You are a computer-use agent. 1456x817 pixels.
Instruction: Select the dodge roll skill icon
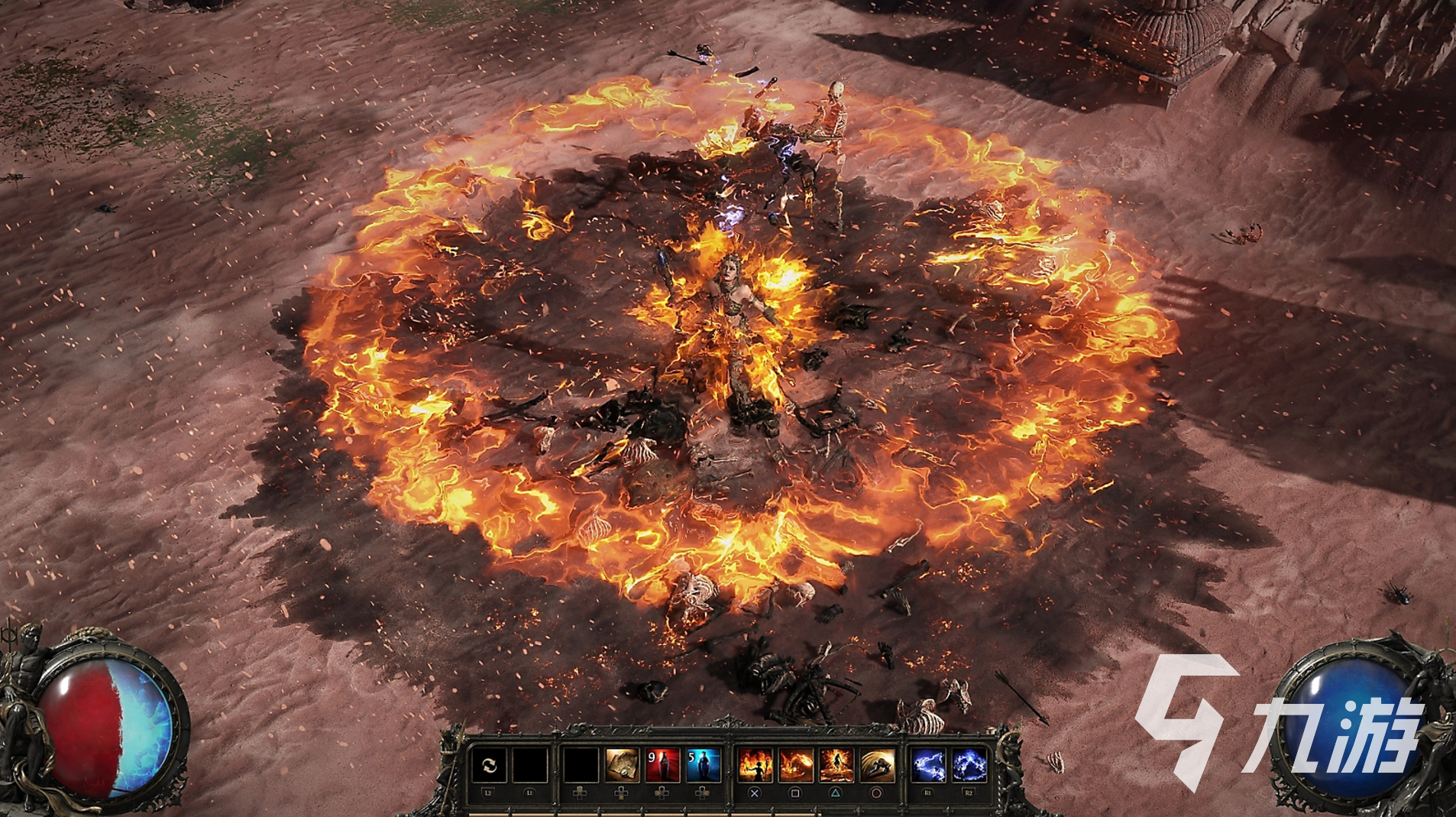(877, 765)
